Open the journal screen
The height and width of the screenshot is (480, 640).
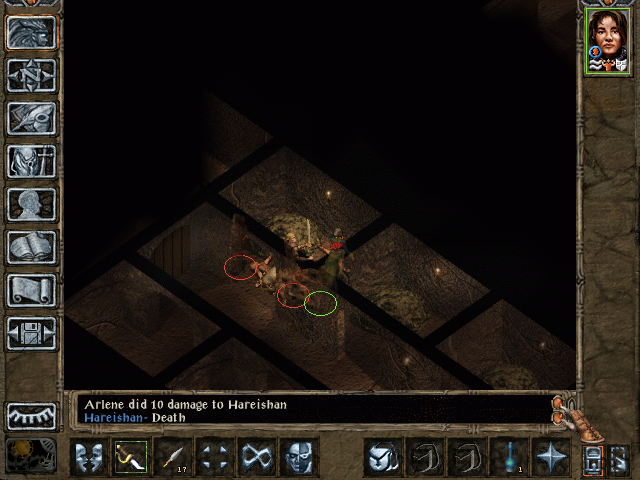(31, 117)
